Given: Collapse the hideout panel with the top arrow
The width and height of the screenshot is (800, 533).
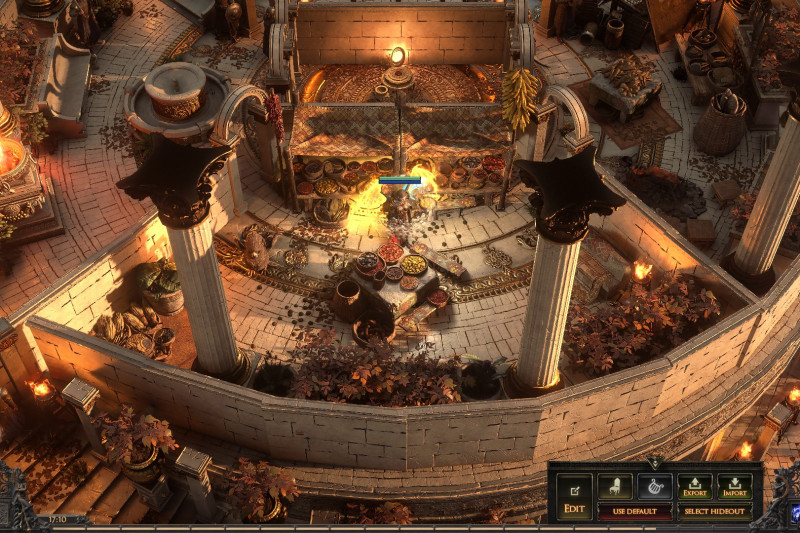Looking at the screenshot, I should pos(655,462).
